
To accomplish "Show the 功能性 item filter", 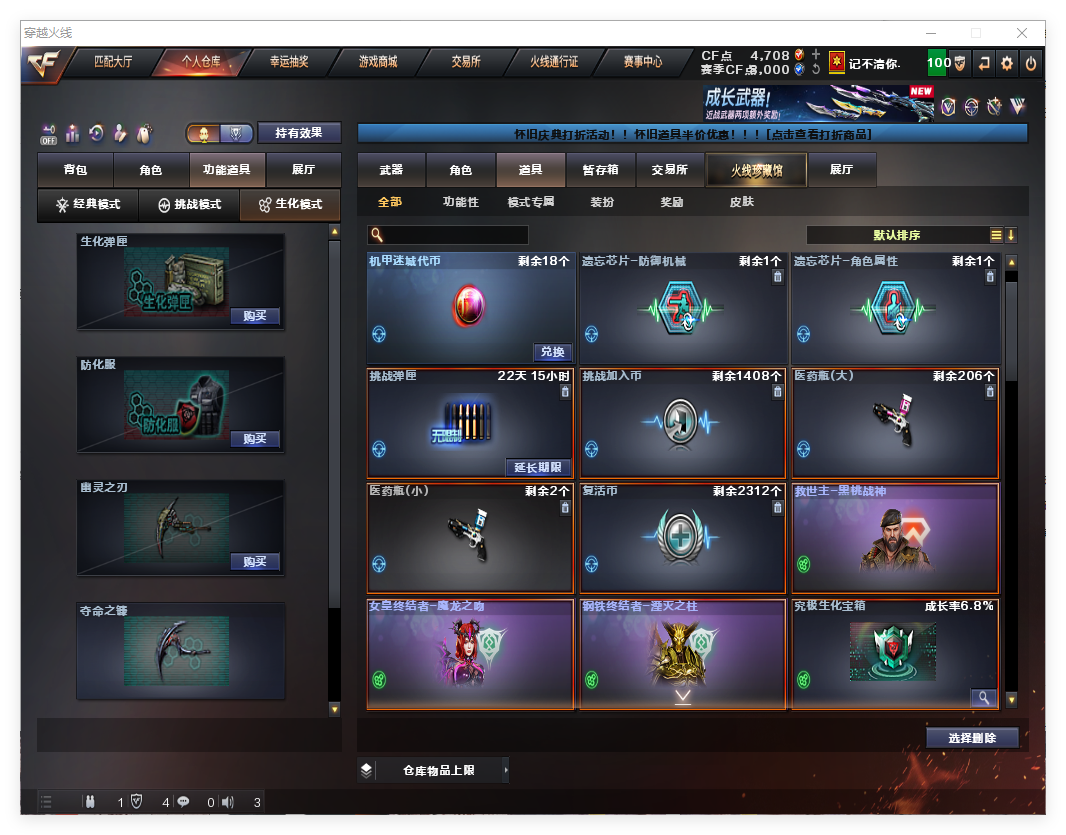I will point(461,202).
